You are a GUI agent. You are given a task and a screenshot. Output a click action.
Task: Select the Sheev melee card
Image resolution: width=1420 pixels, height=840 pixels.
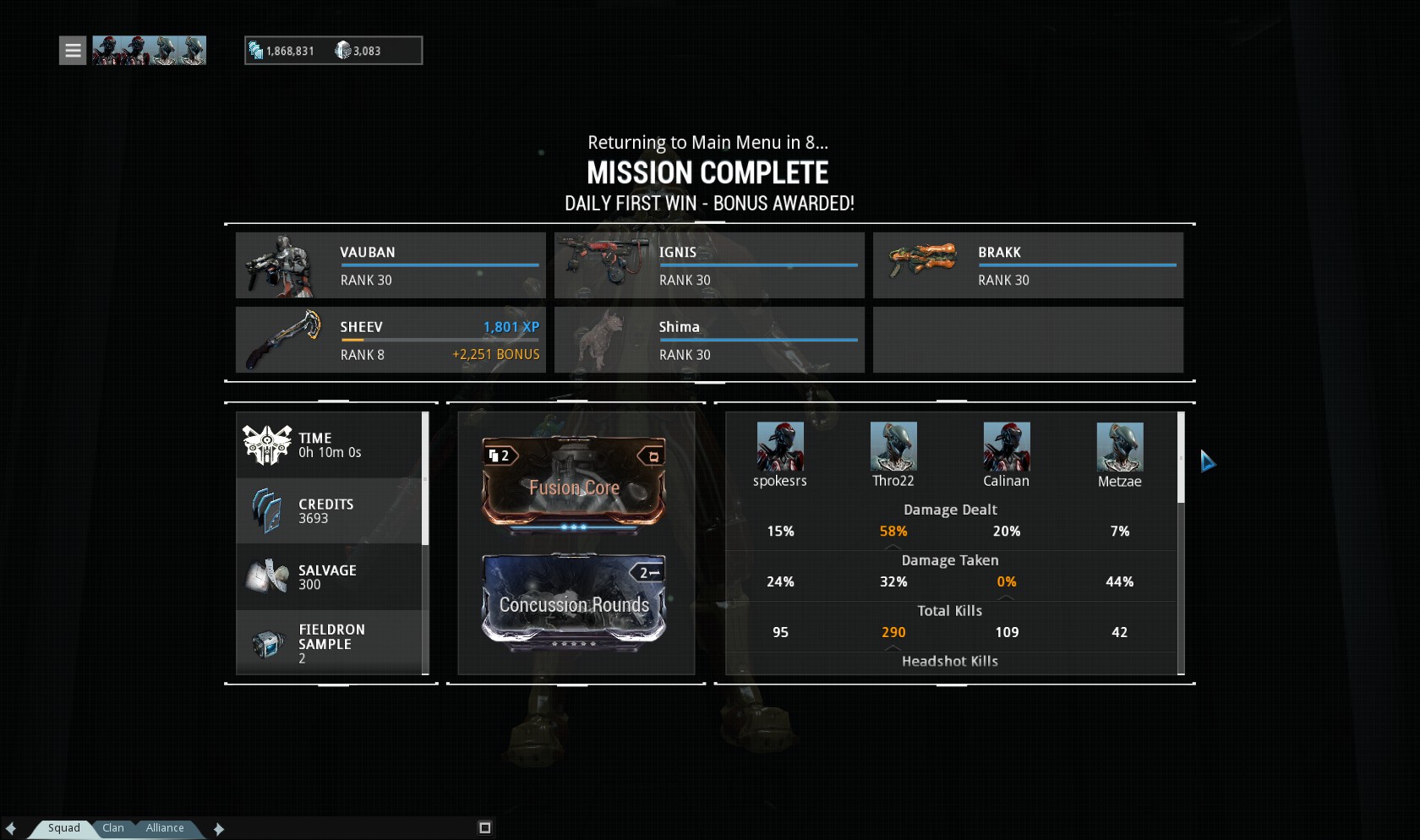[390, 340]
